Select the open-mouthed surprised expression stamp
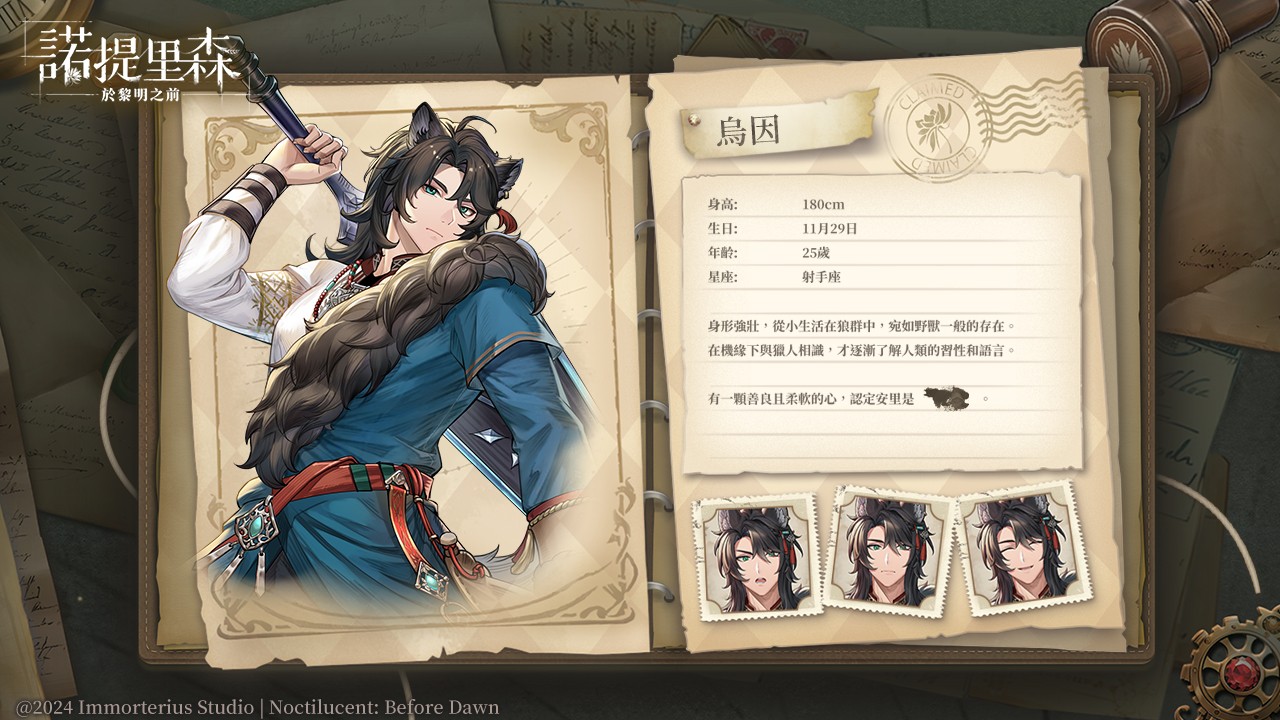This screenshot has width=1280, height=720. pyautogui.click(x=756, y=557)
